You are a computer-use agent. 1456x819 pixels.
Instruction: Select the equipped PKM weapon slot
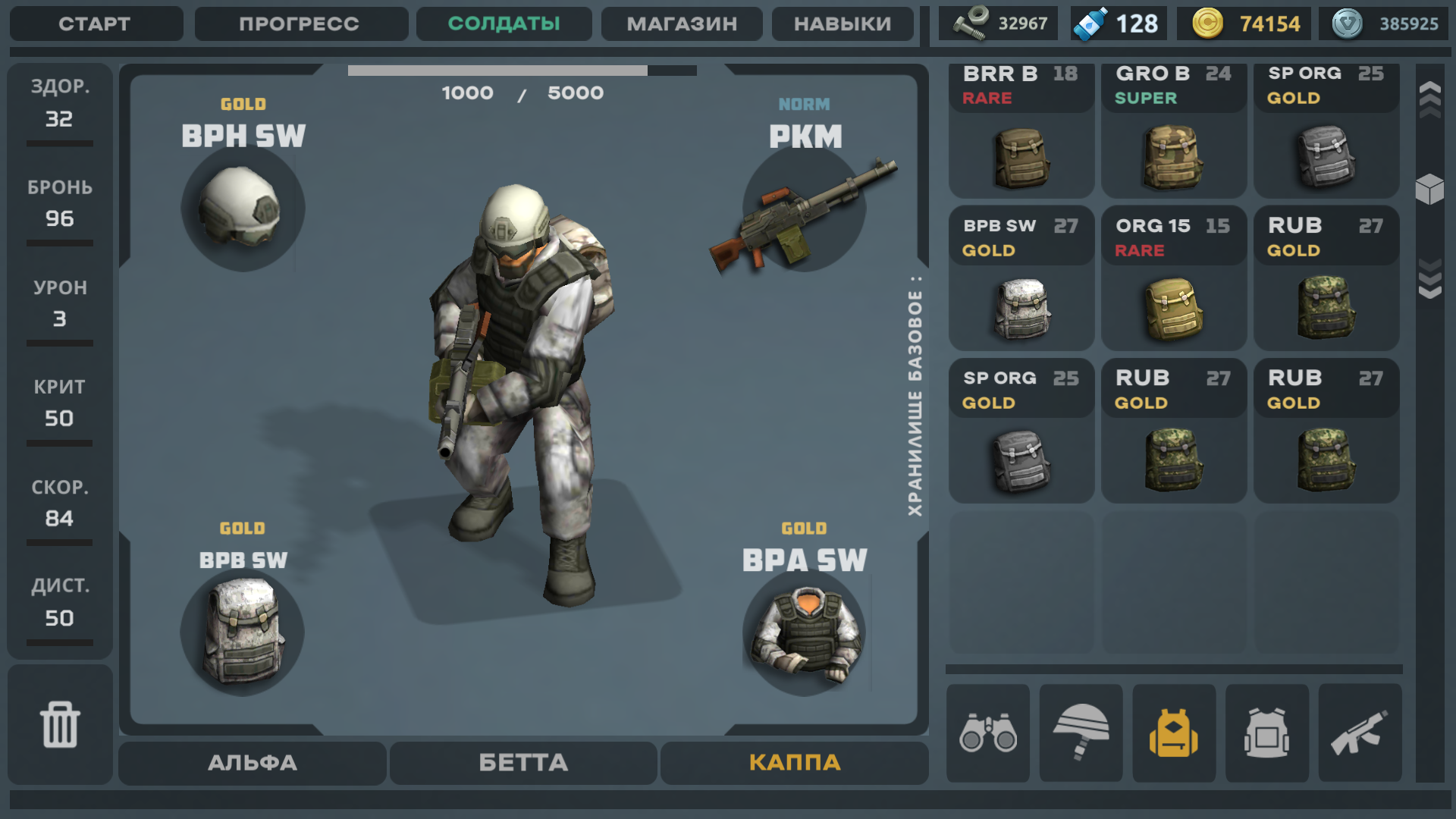[804, 210]
